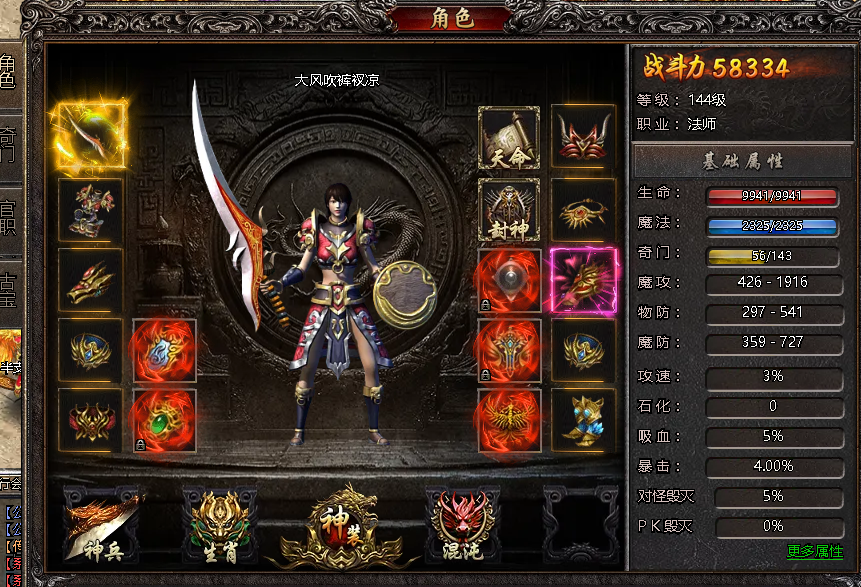Select the grey orb flaming slot
Image resolution: width=861 pixels, height=587 pixels.
[x=509, y=281]
